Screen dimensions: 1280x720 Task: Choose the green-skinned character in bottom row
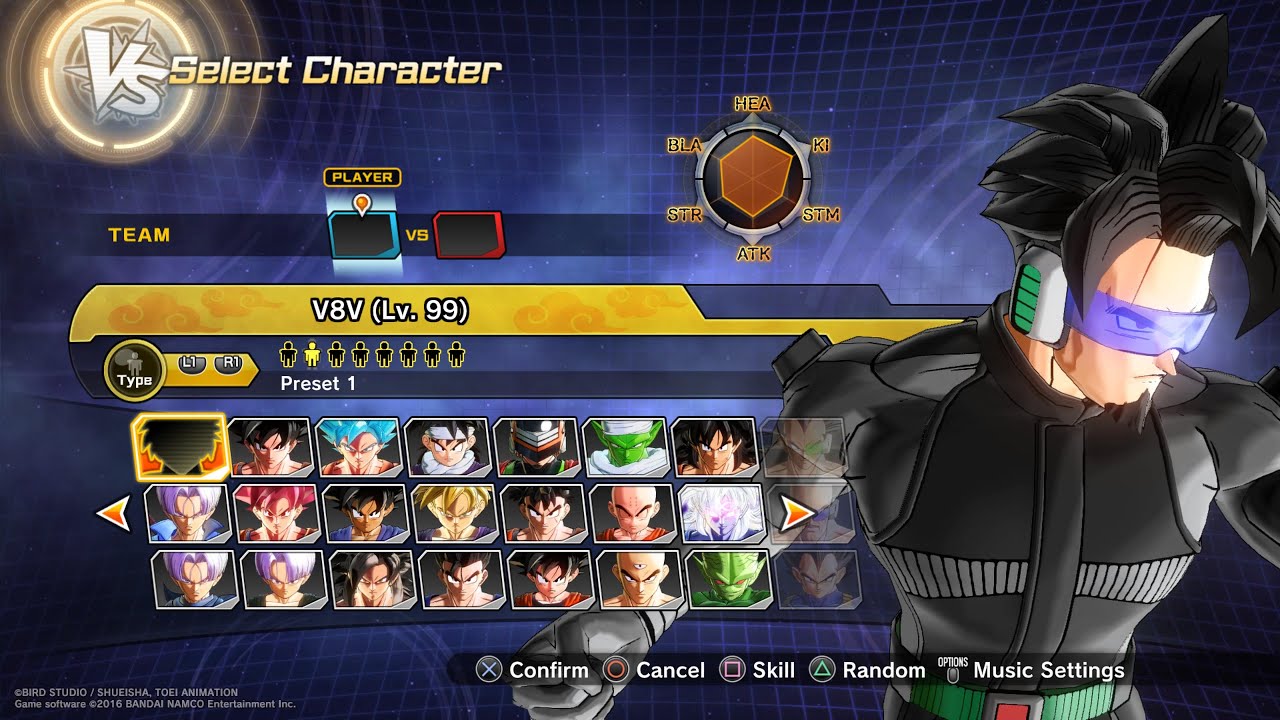[x=728, y=579]
